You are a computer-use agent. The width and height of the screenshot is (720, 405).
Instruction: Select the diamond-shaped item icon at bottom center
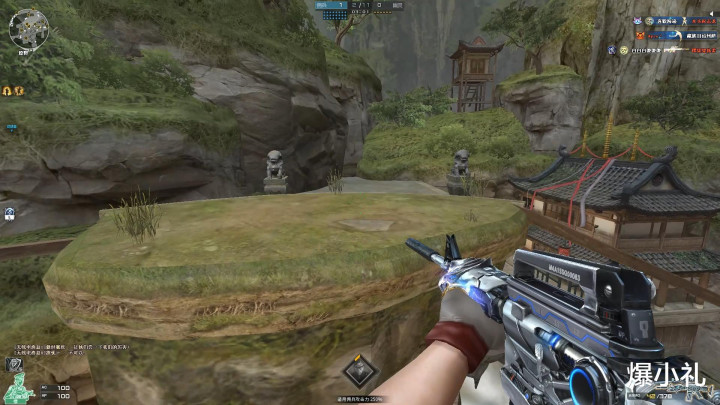358,371
